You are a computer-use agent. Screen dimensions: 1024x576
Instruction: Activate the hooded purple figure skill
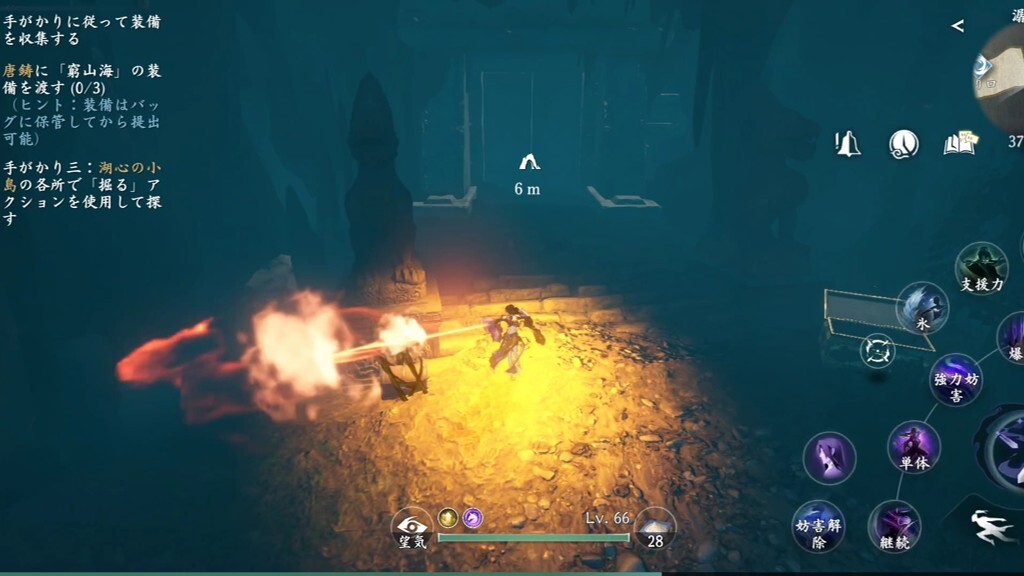click(829, 458)
